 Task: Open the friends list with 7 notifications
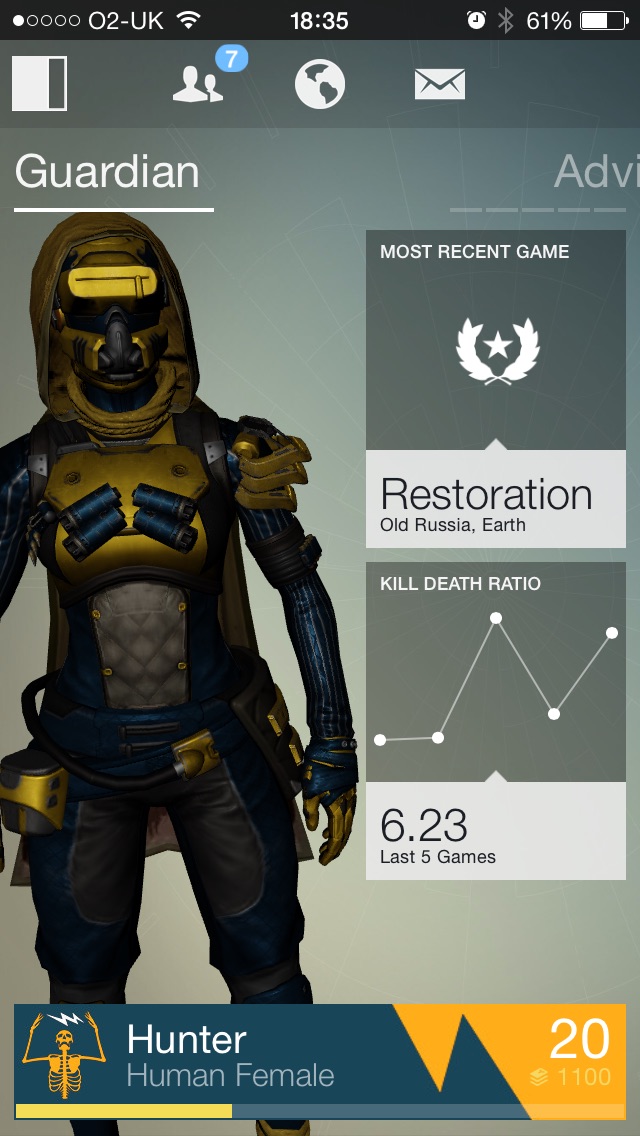point(199,84)
